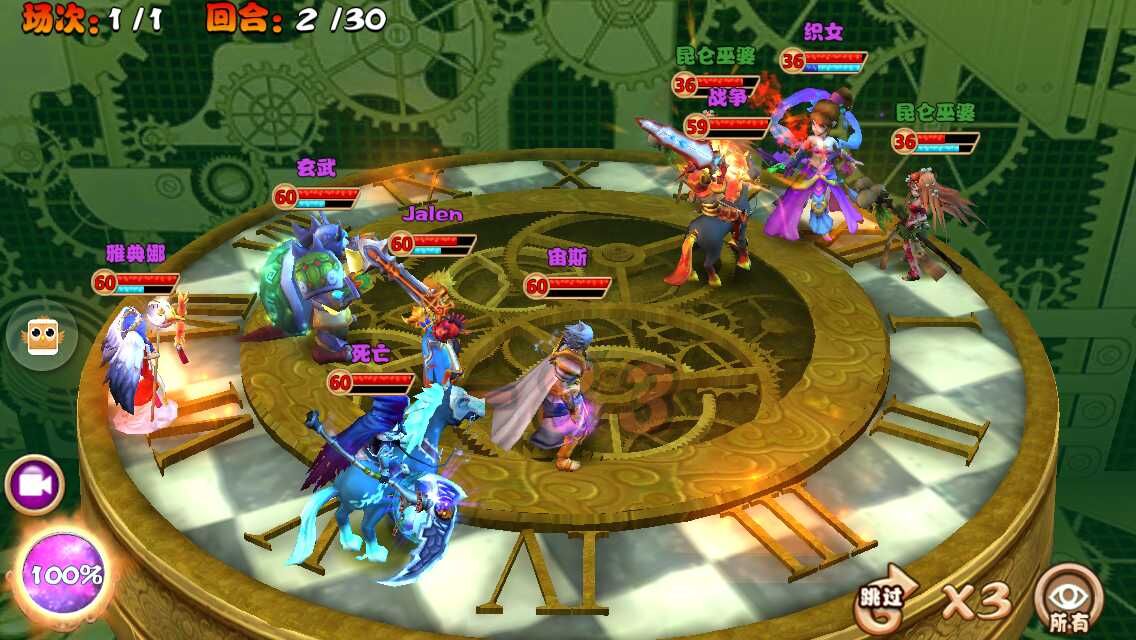Activate the purple 100% energy orb

coord(65,575)
